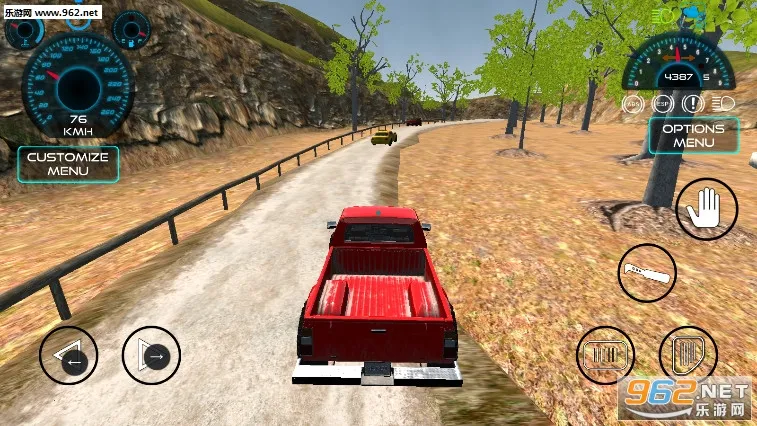Image resolution: width=757 pixels, height=426 pixels.
Task: Steer right with the right arrow button
Action: [151, 355]
